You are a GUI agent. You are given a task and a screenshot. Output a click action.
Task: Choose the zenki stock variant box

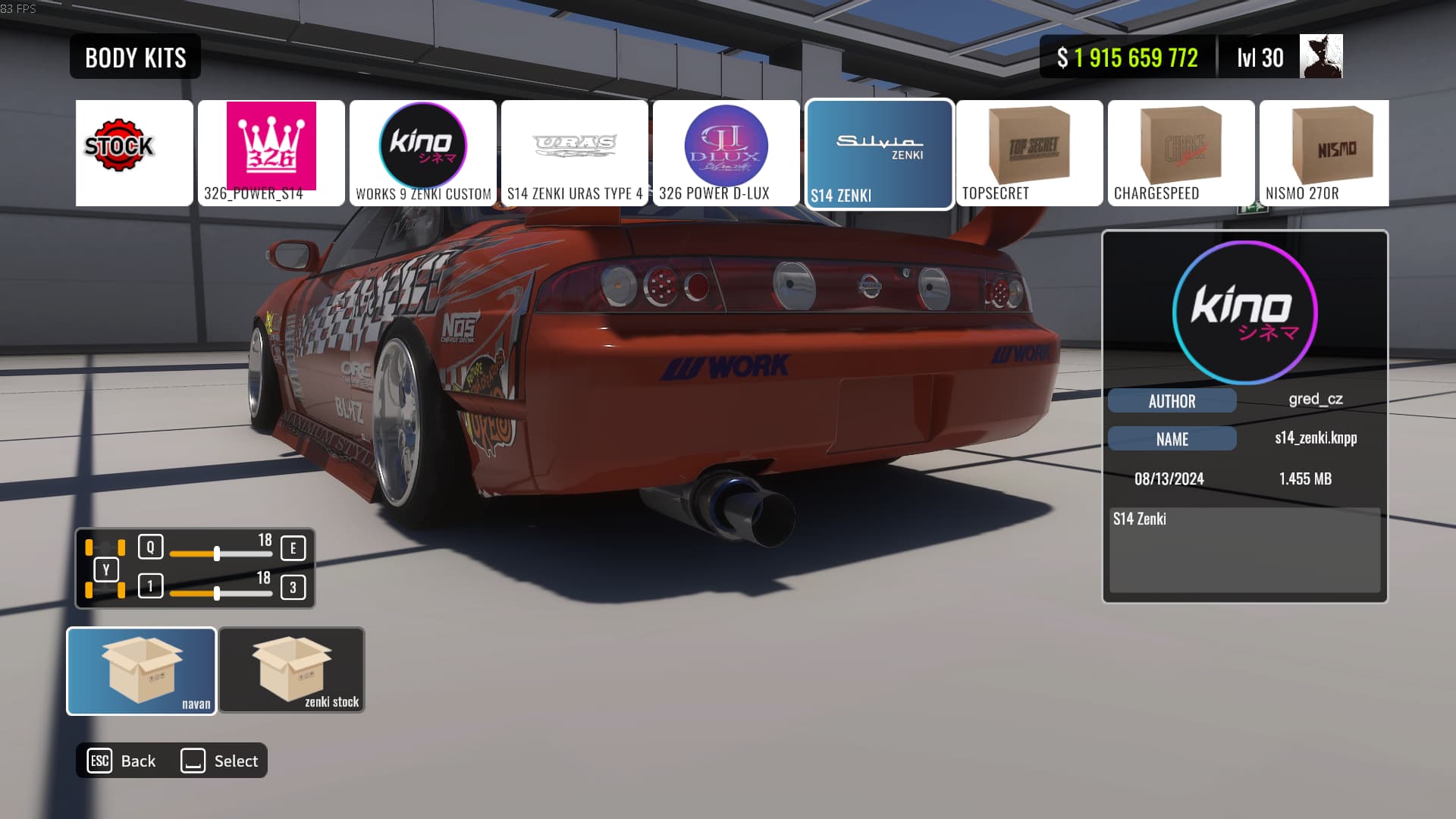[292, 670]
